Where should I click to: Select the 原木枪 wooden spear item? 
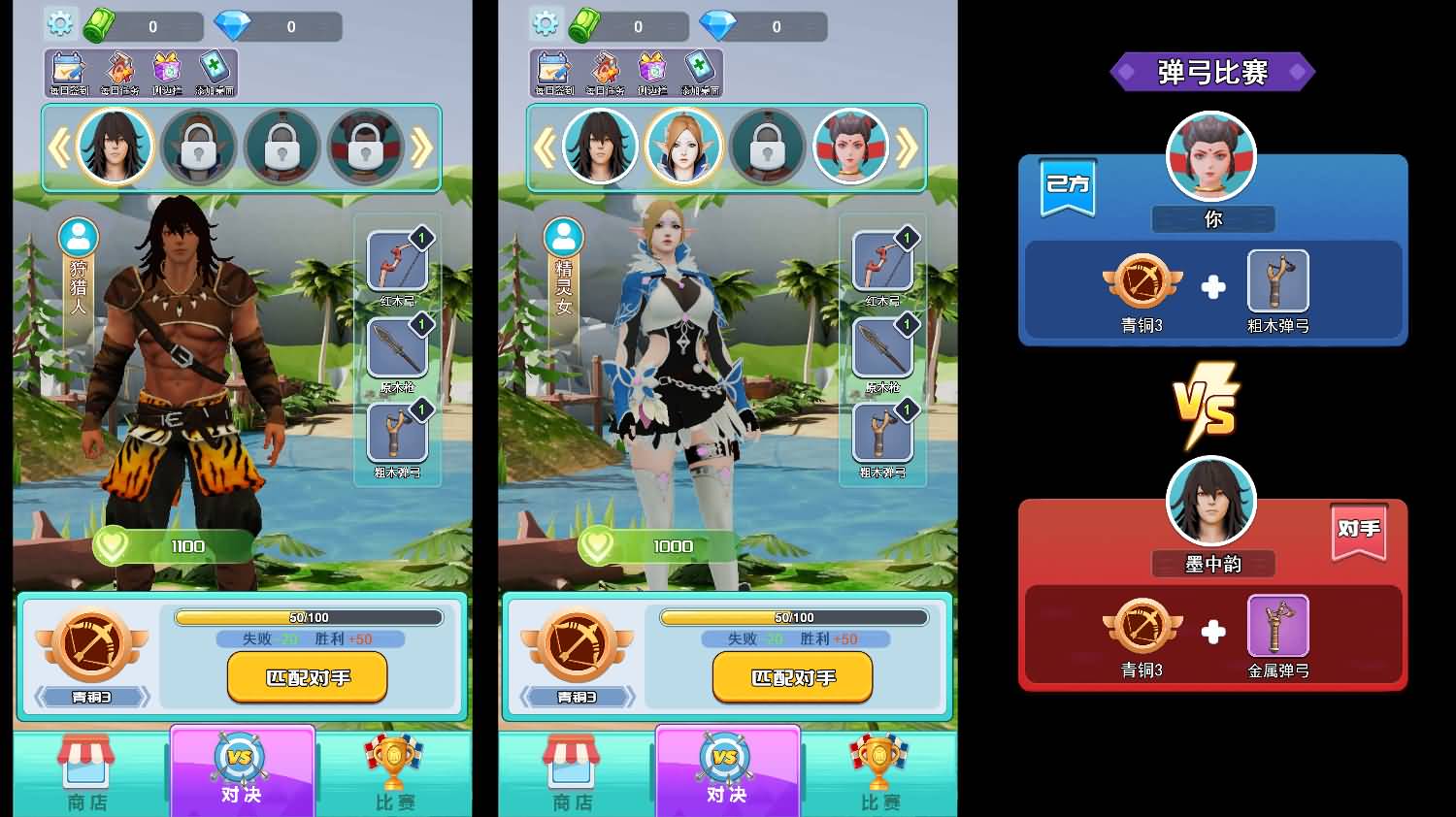pyautogui.click(x=396, y=347)
